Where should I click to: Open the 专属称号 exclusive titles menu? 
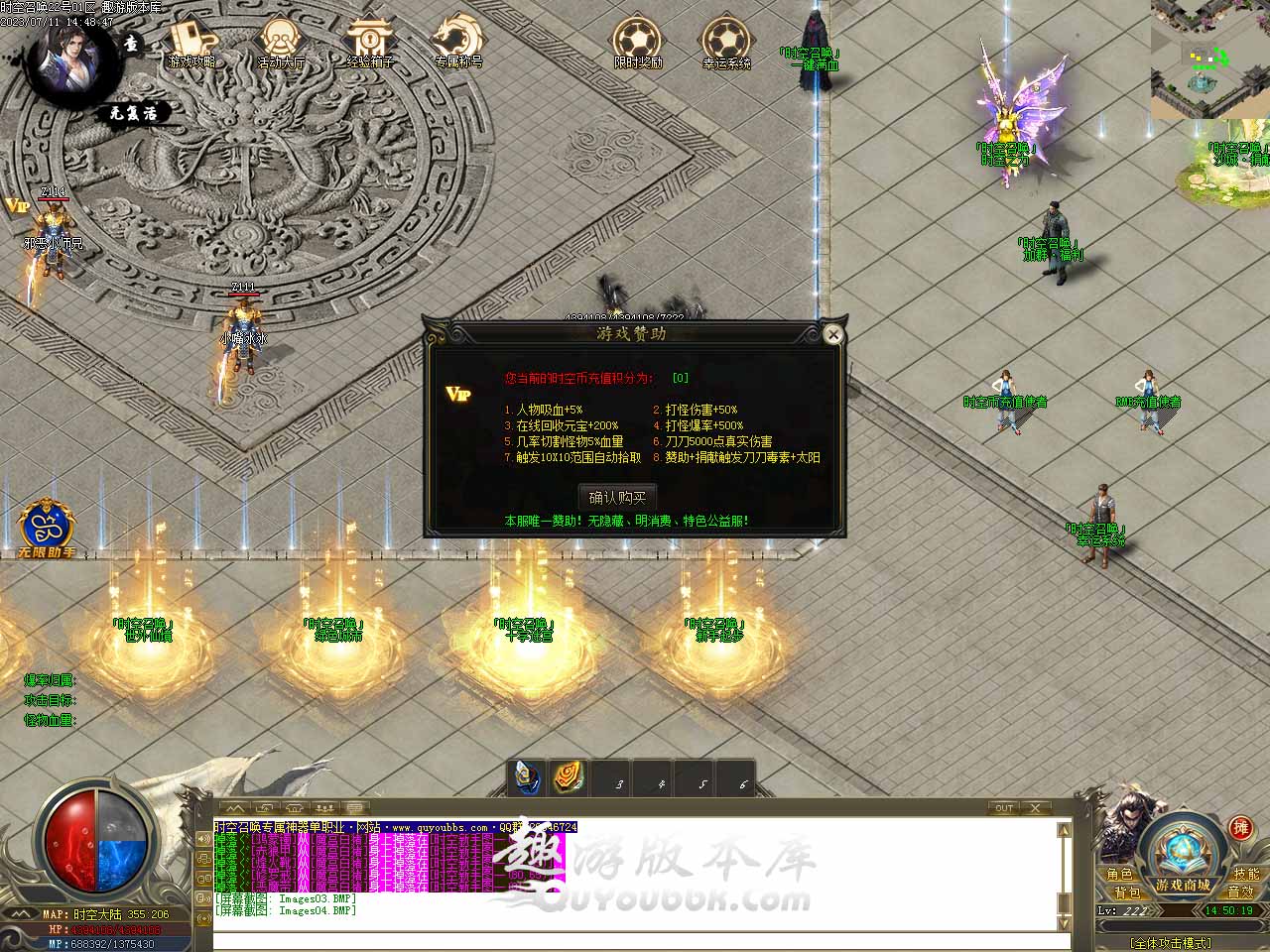[458, 44]
